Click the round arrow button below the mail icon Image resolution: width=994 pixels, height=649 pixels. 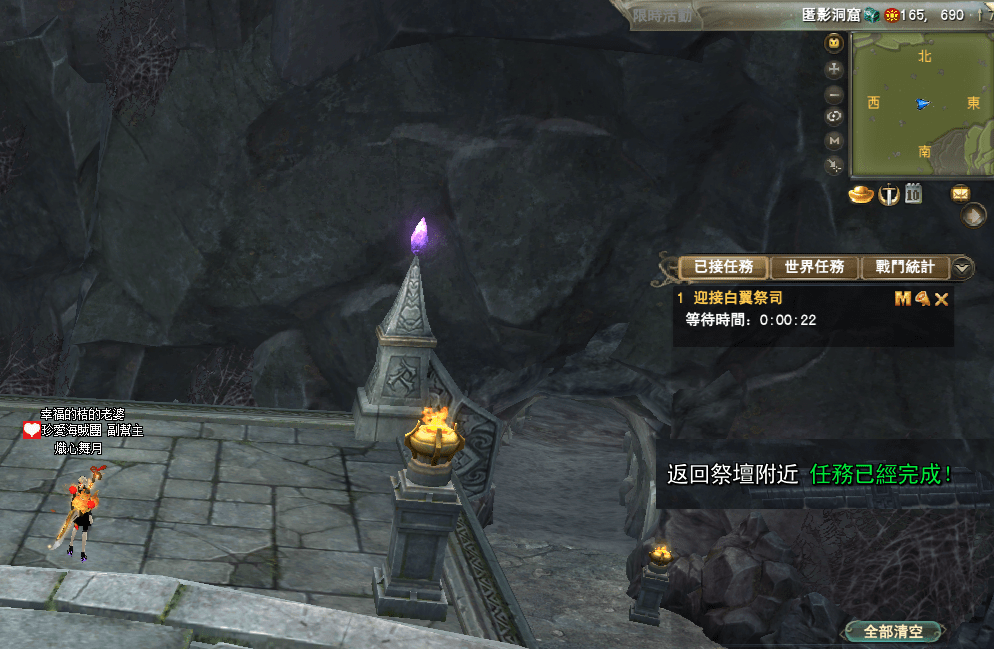pyautogui.click(x=973, y=215)
